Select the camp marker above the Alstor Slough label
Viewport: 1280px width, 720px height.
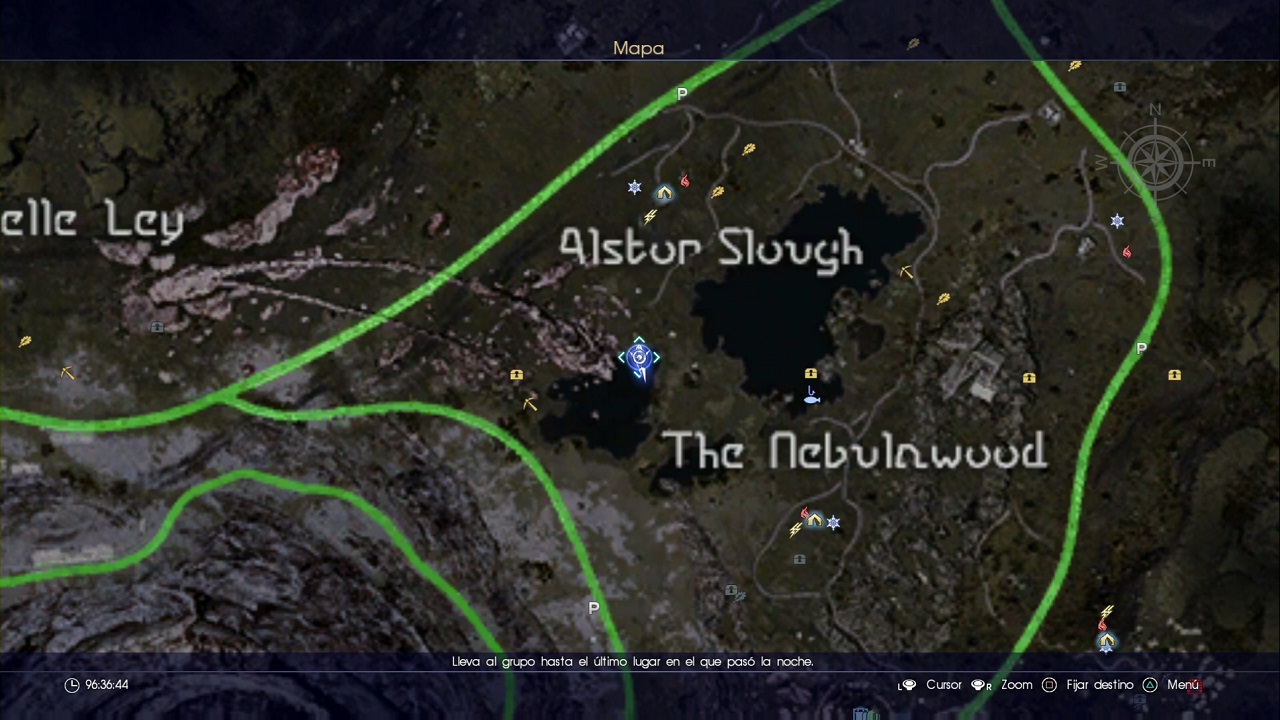(x=664, y=193)
